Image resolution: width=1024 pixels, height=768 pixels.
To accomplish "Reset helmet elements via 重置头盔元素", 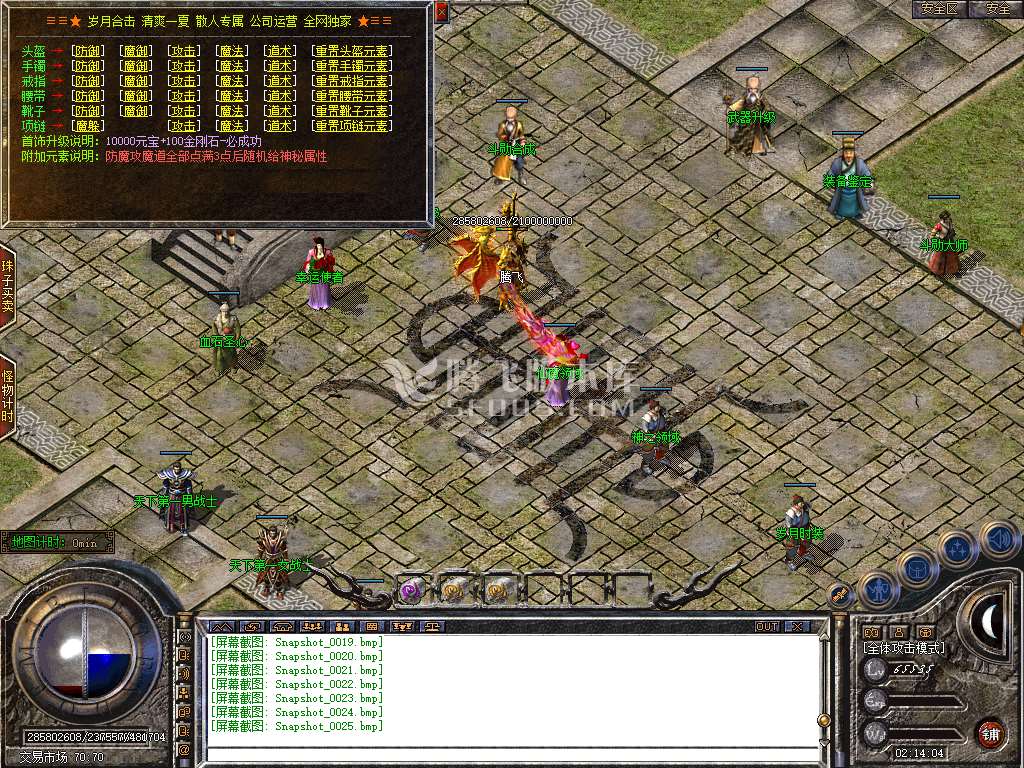I will point(352,51).
